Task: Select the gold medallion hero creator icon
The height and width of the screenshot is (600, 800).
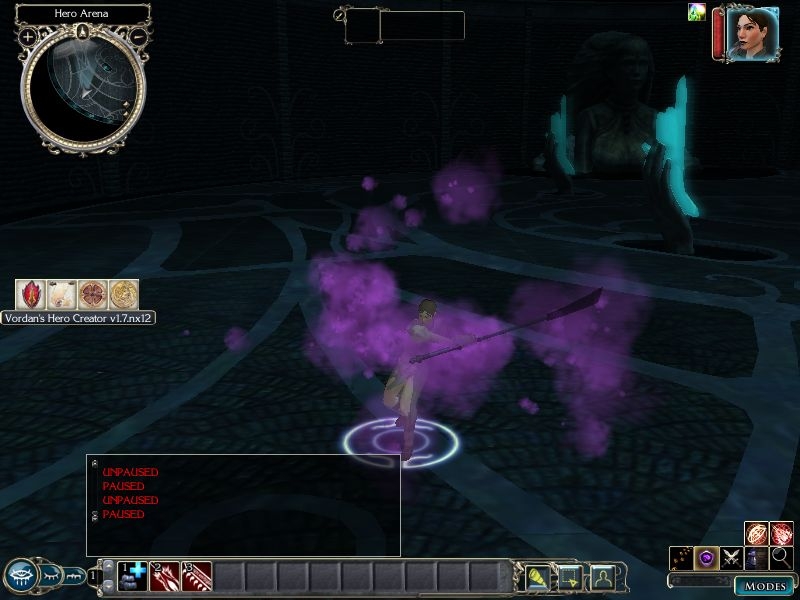Action: click(x=123, y=294)
